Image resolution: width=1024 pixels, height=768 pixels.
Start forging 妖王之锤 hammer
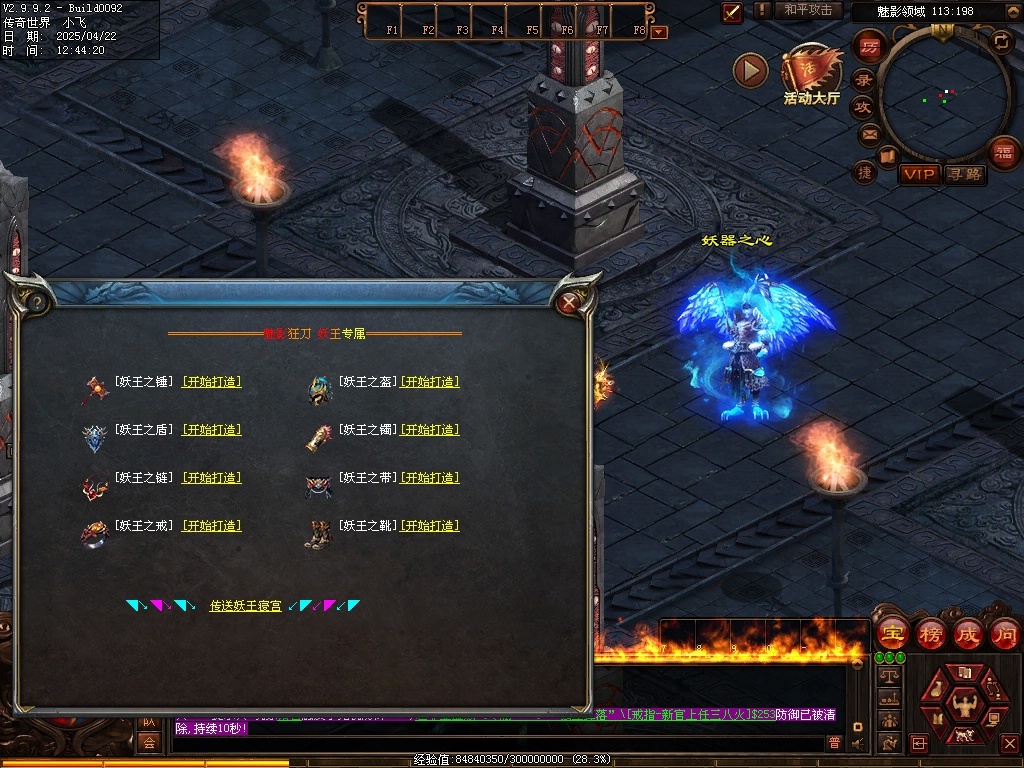pos(211,382)
